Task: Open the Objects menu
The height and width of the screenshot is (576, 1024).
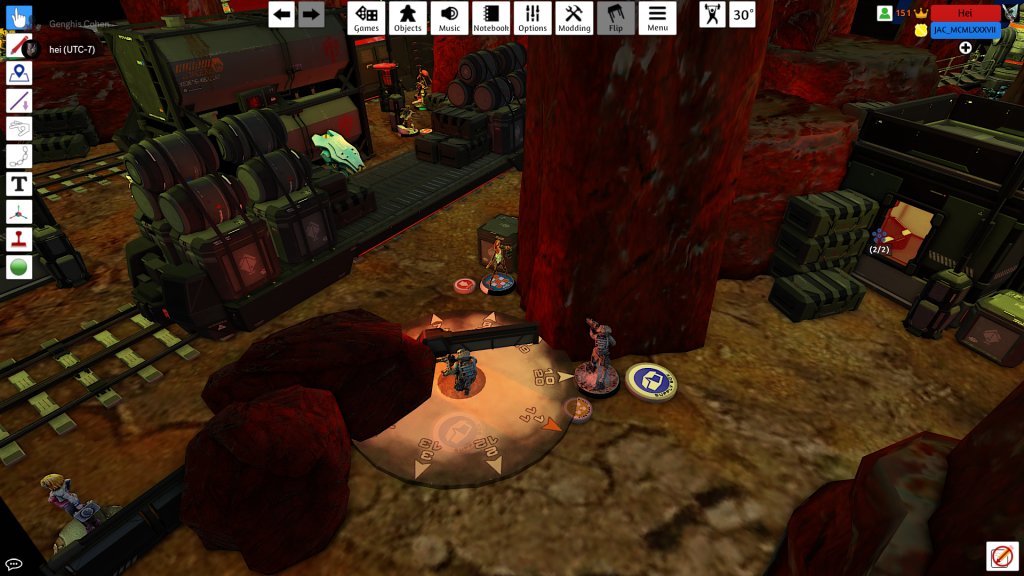Action: point(408,18)
